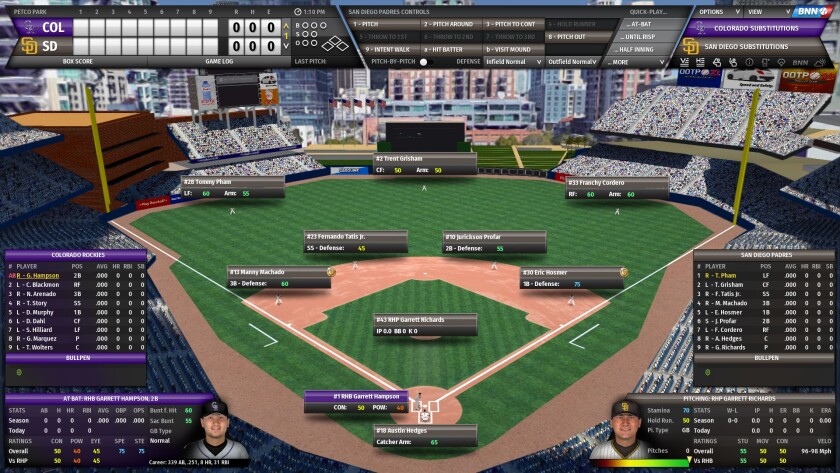Show the Game Log
Viewport: 840px width, 473px height.
[x=220, y=62]
